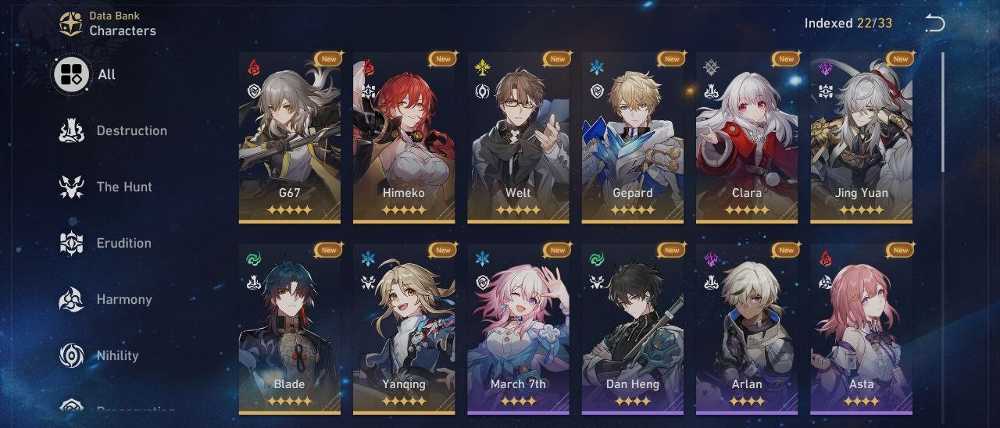The image size is (1000, 428).
Task: Choose Arlan's character card
Action: pyautogui.click(x=746, y=329)
